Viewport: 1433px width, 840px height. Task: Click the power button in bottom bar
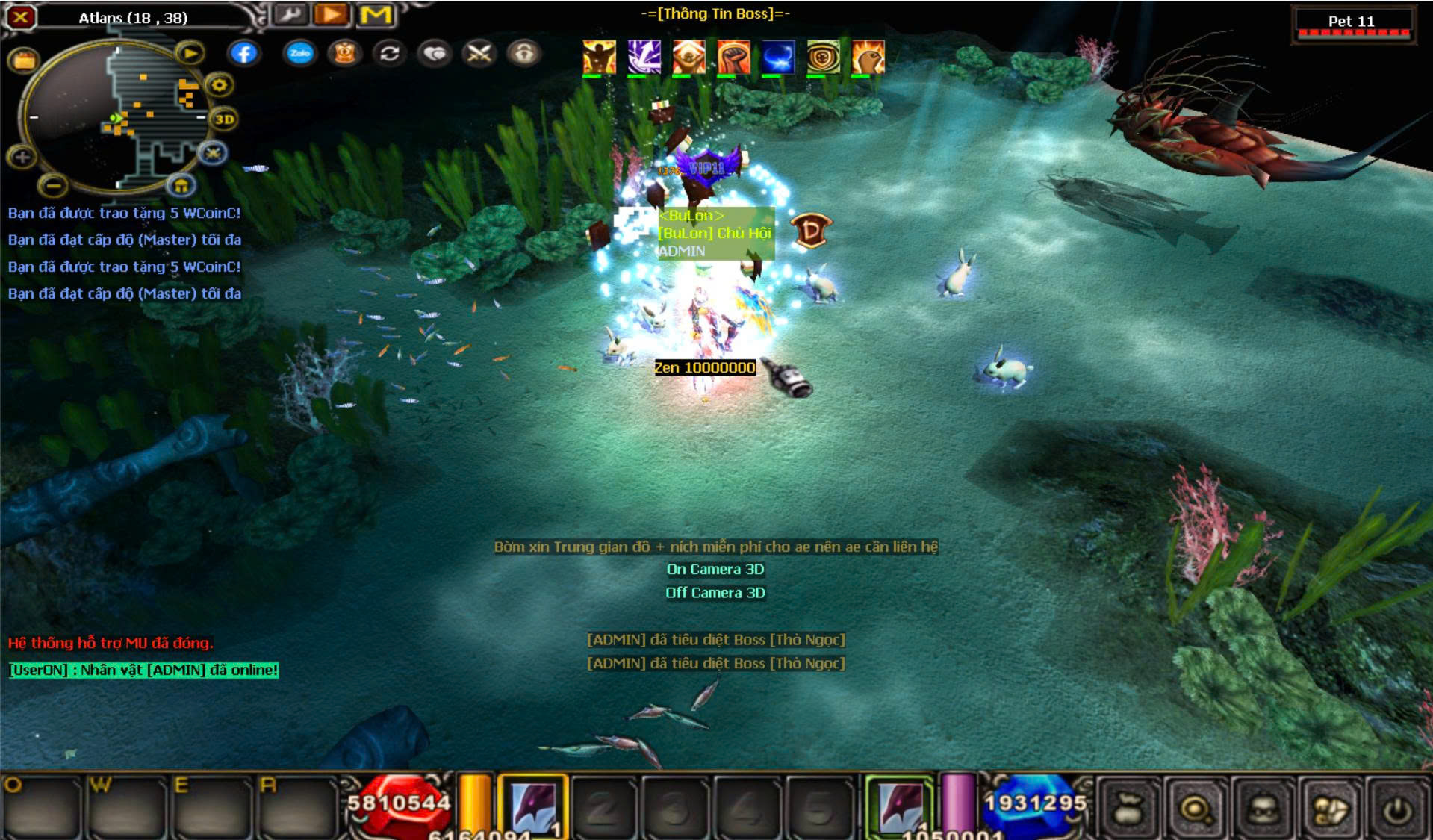(1398, 809)
